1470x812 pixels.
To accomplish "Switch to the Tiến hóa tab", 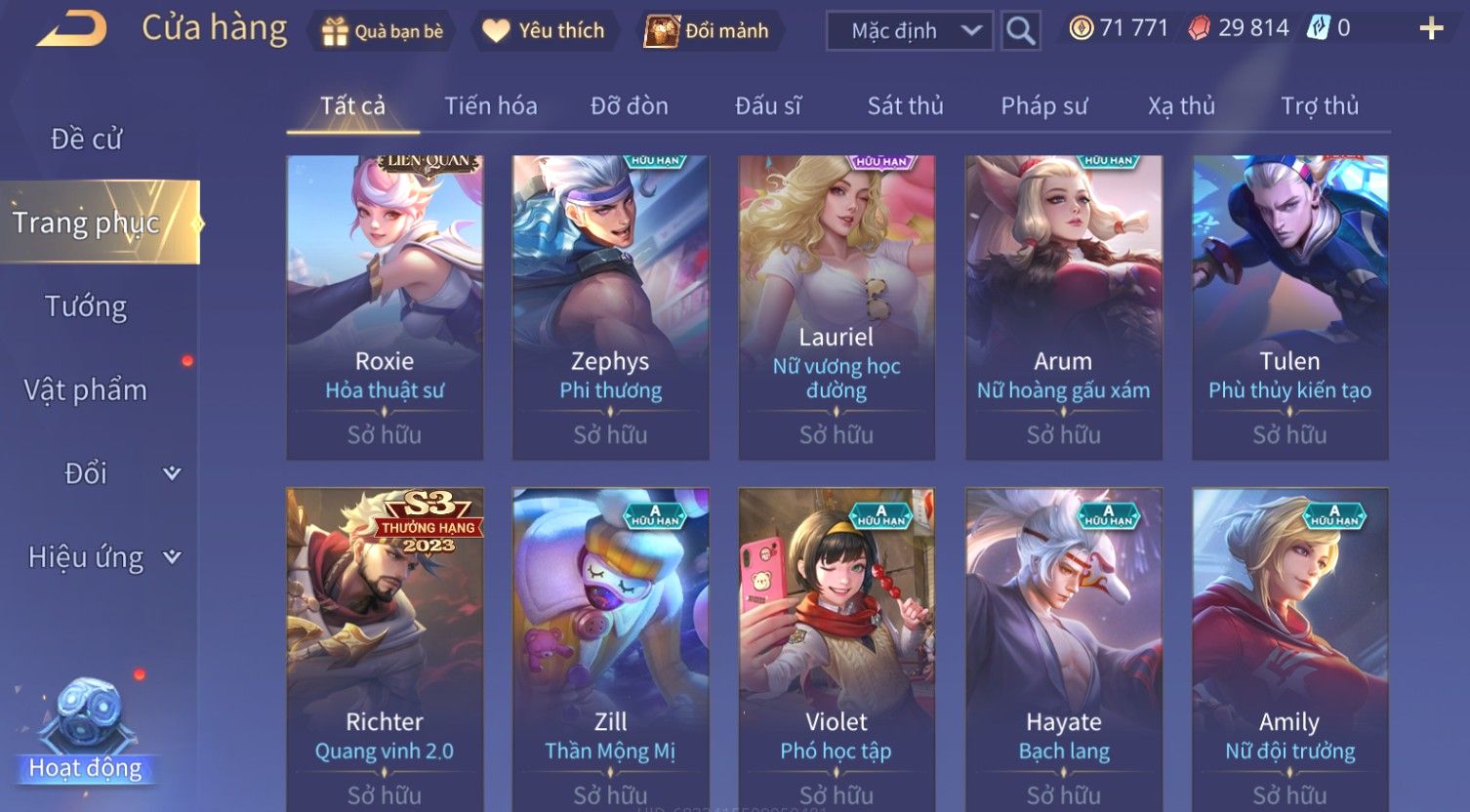I will [490, 105].
